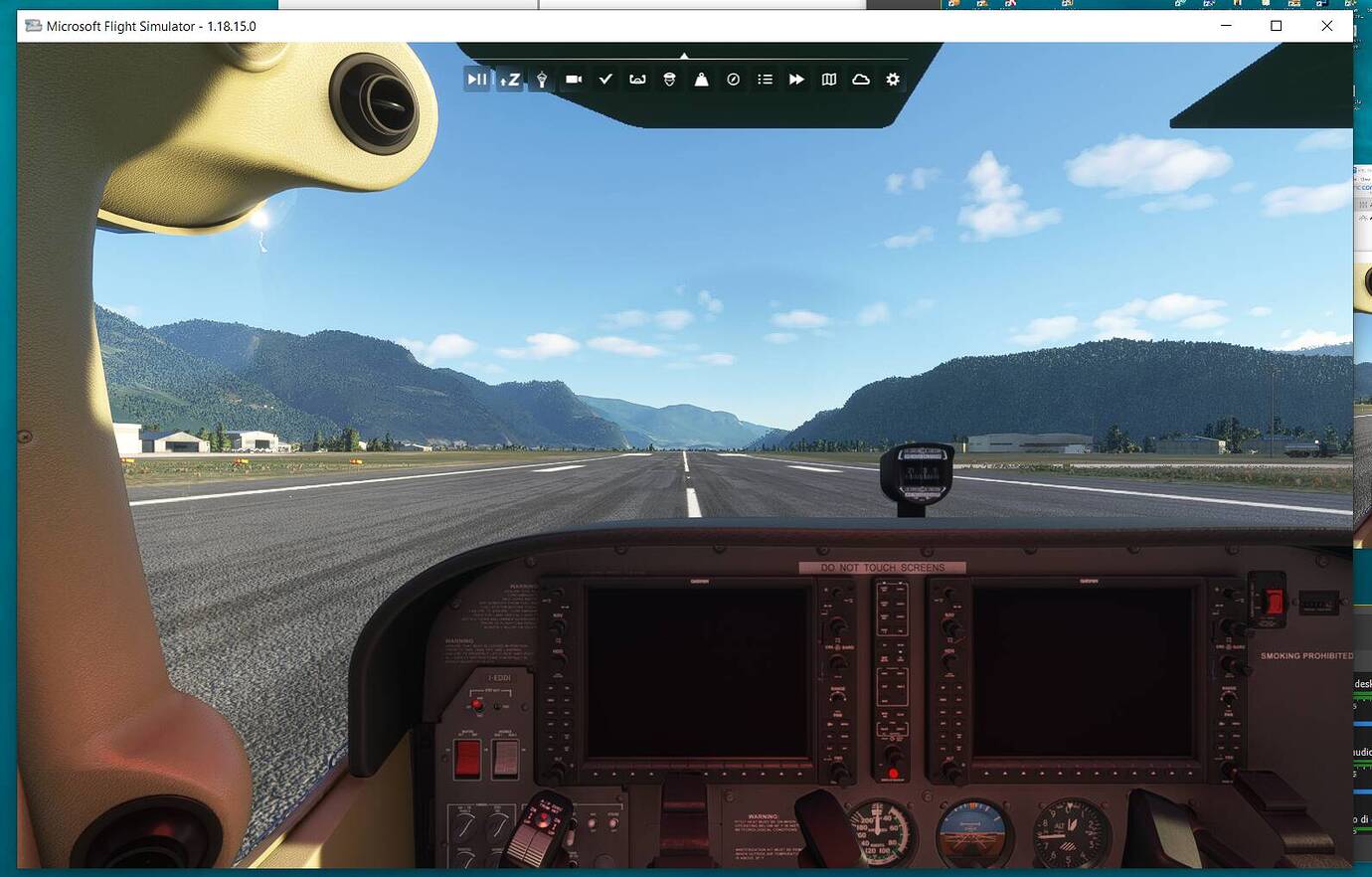Flip the red battery rocker switch

coord(466,758)
